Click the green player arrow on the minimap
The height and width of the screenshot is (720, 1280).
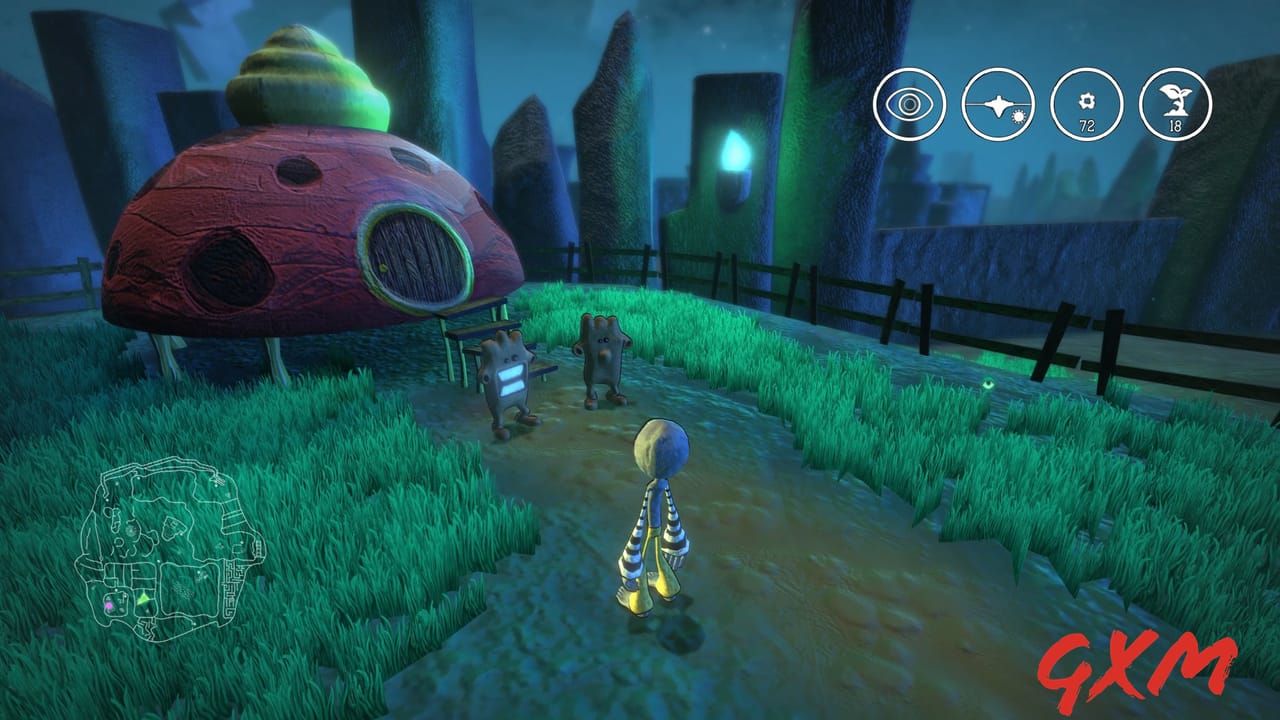143,598
